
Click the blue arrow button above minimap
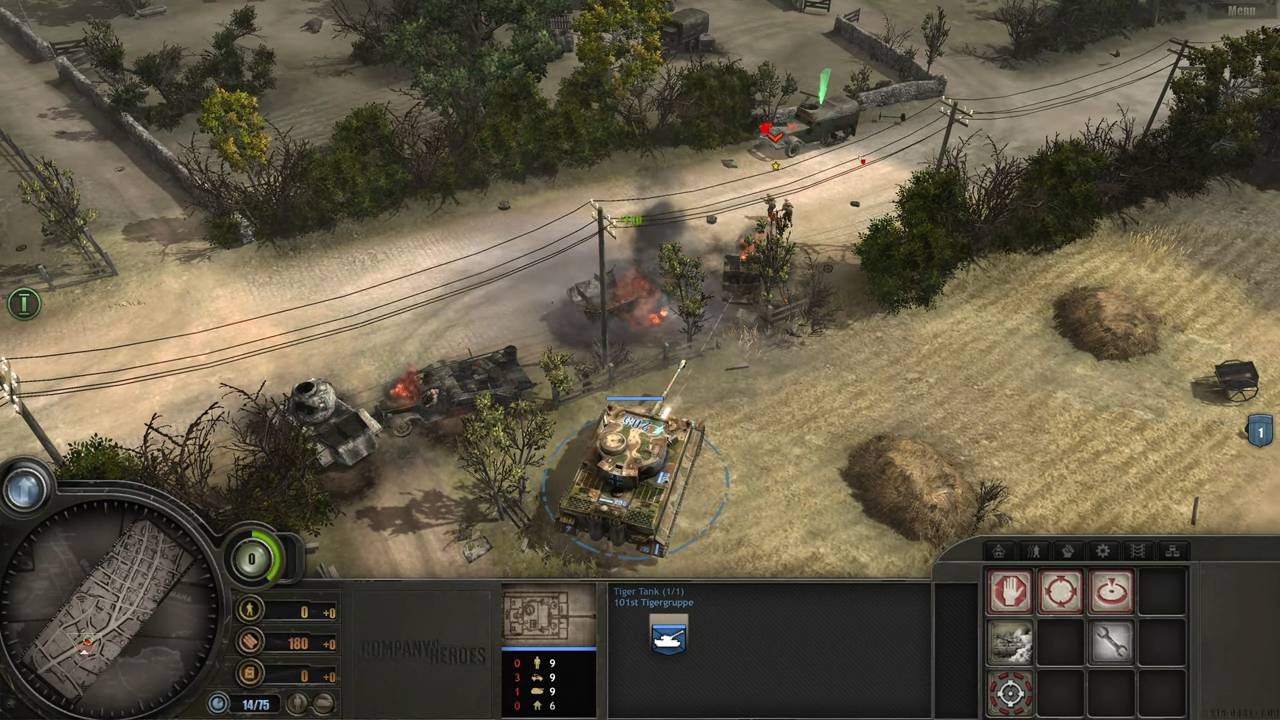25,489
